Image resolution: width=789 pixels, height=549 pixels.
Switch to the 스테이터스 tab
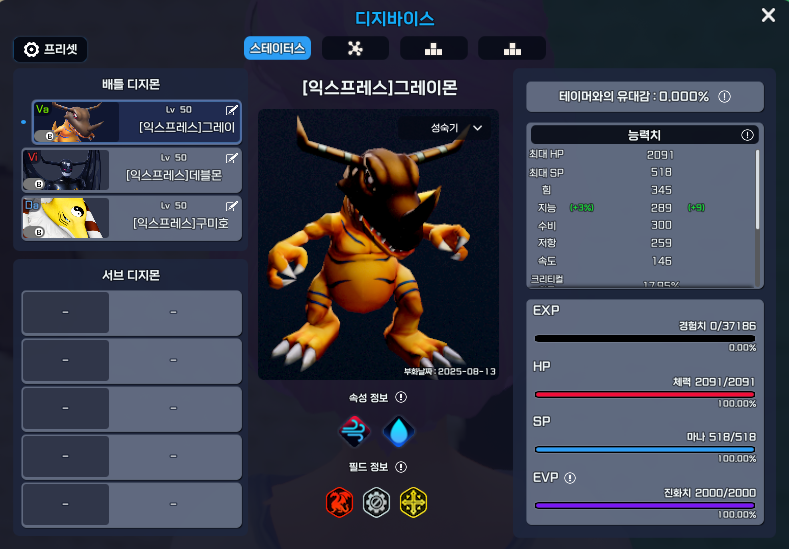pyautogui.click(x=278, y=48)
